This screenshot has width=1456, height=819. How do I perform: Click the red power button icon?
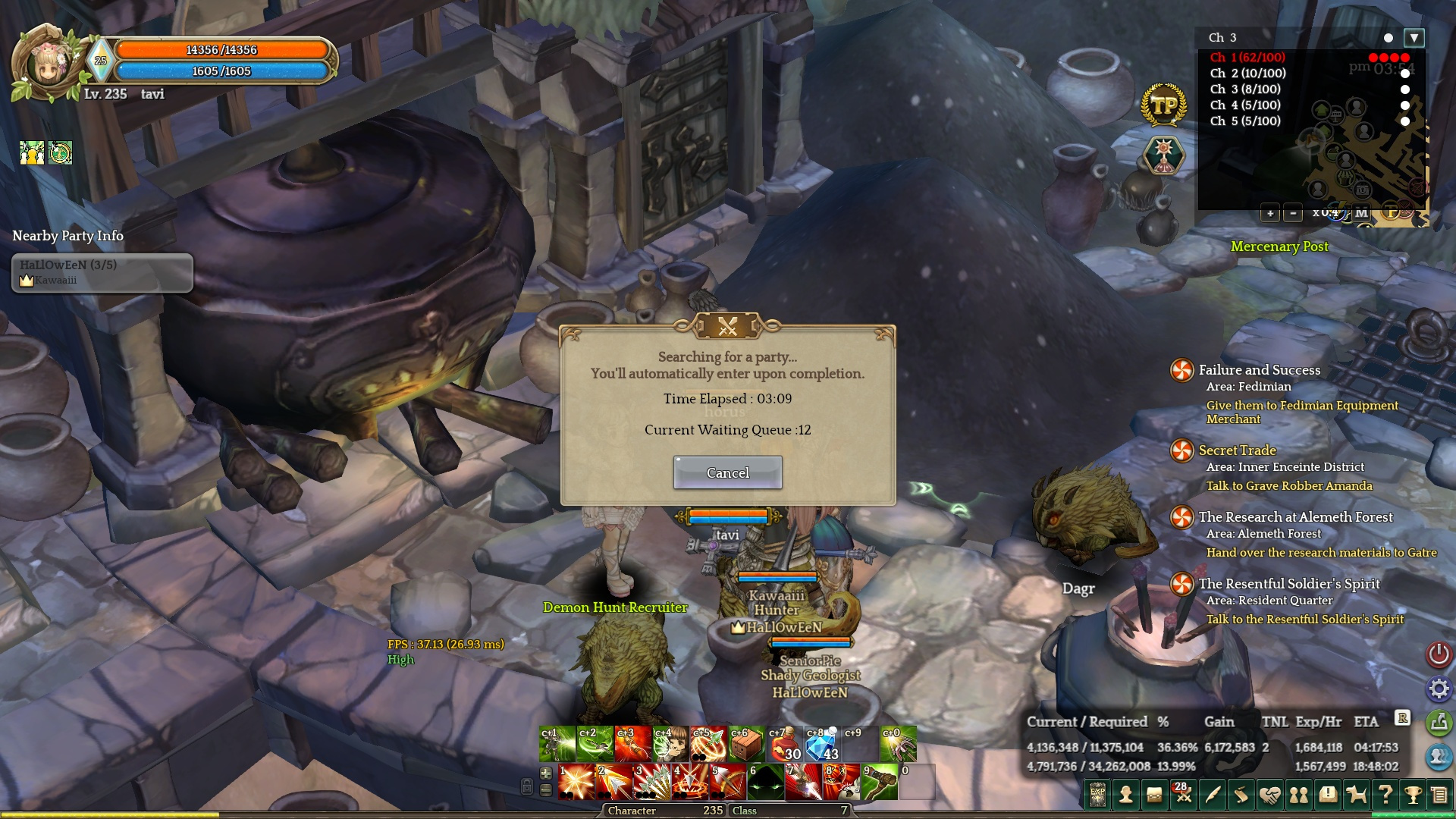click(1439, 654)
